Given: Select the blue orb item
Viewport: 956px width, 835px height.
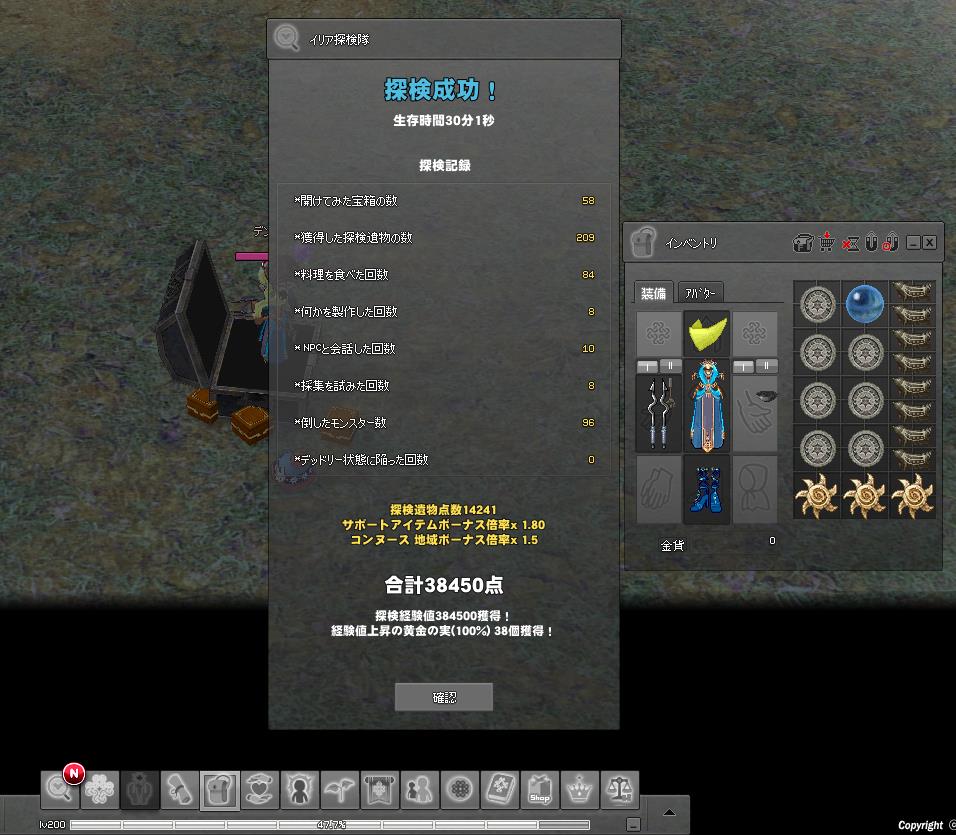Looking at the screenshot, I should tap(864, 303).
